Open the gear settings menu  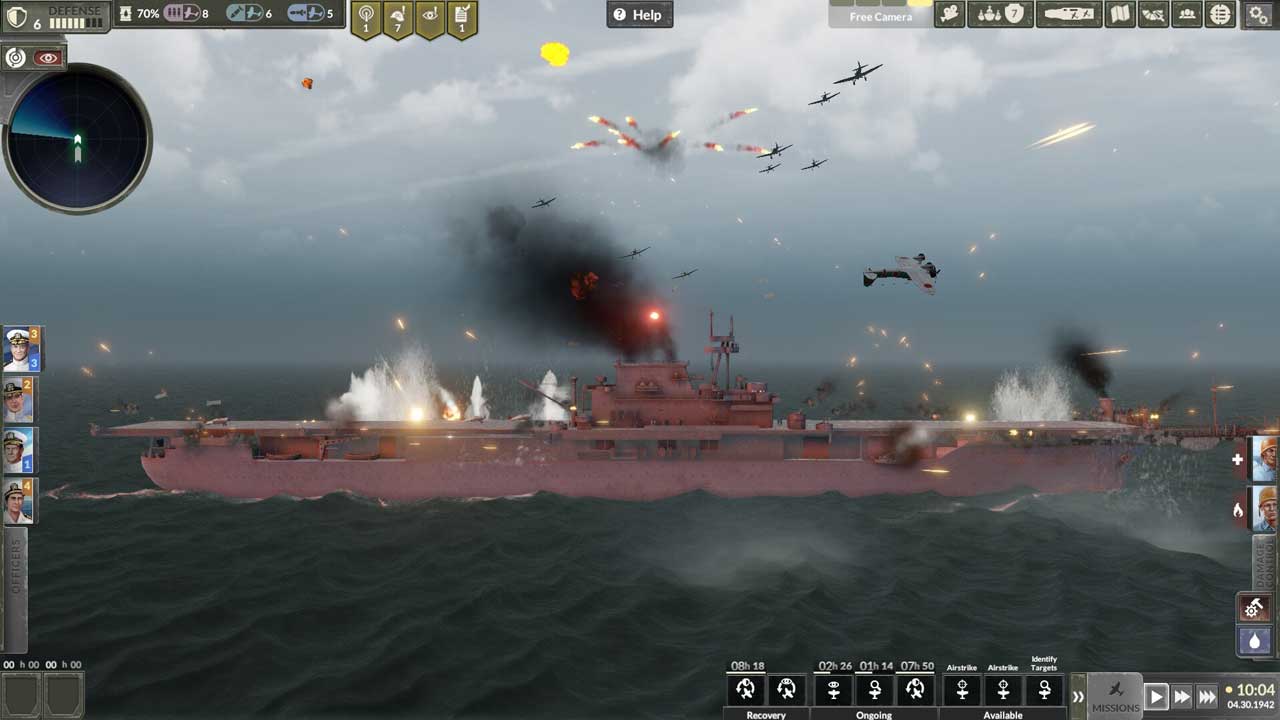[x=1258, y=14]
